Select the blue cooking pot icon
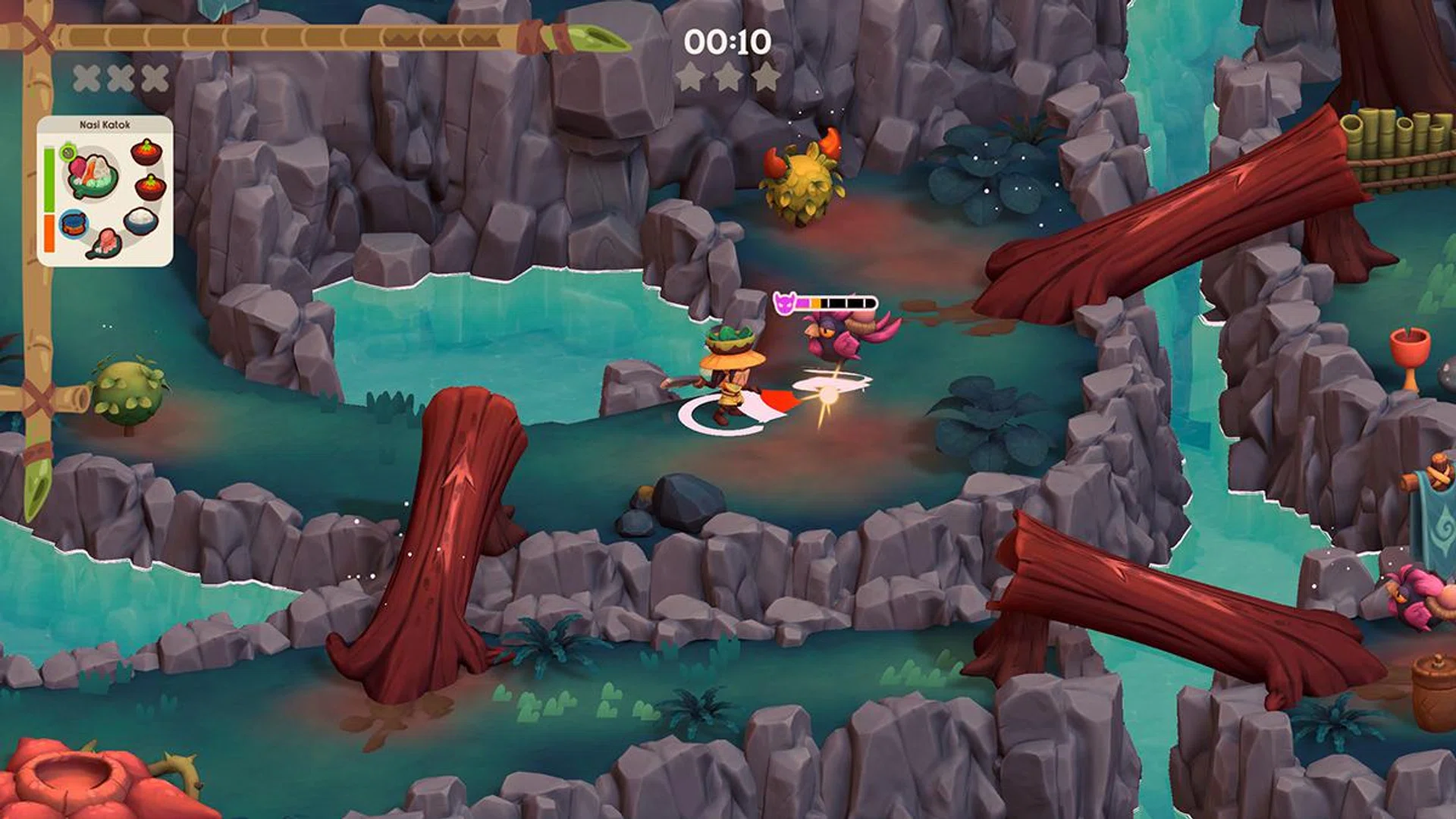 [x=74, y=224]
